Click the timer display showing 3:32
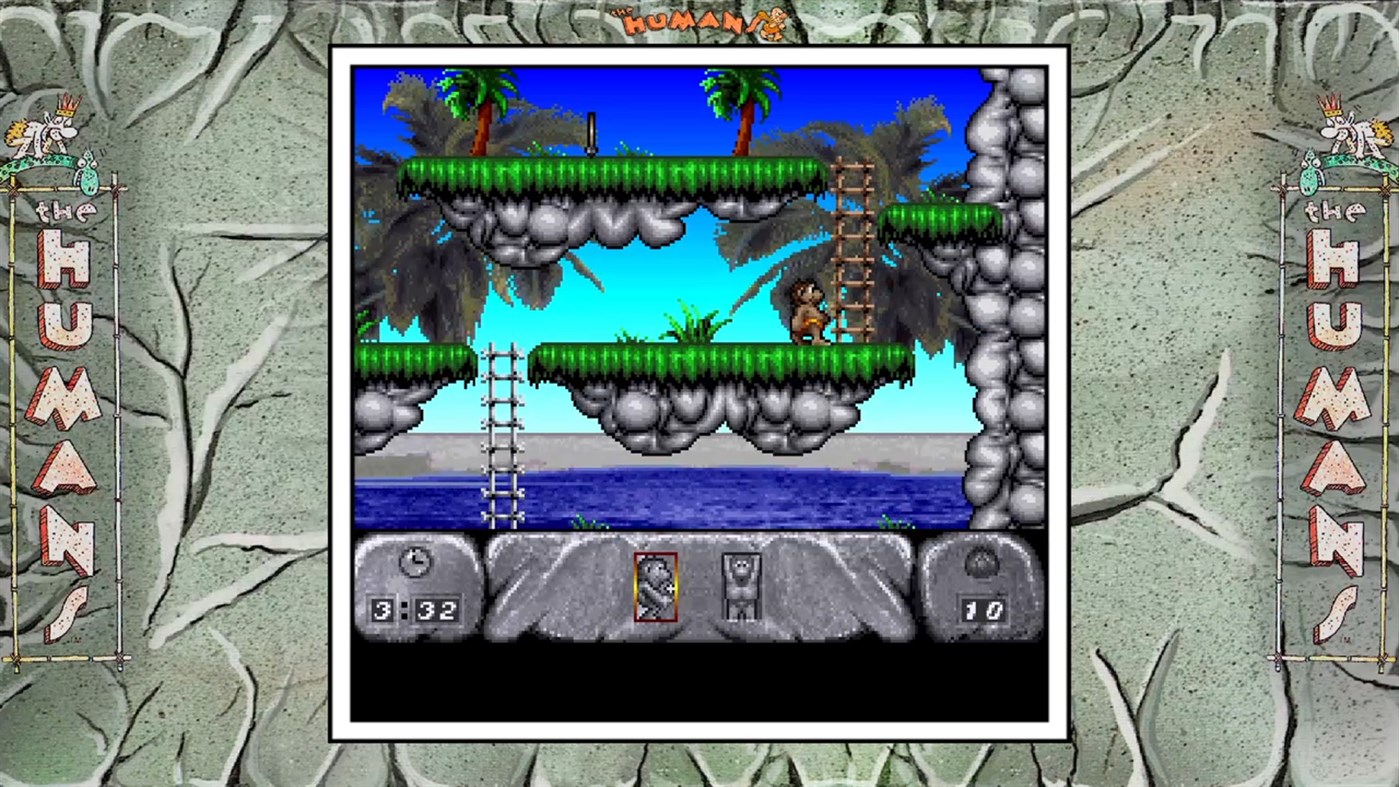This screenshot has width=1399, height=787. coord(415,608)
